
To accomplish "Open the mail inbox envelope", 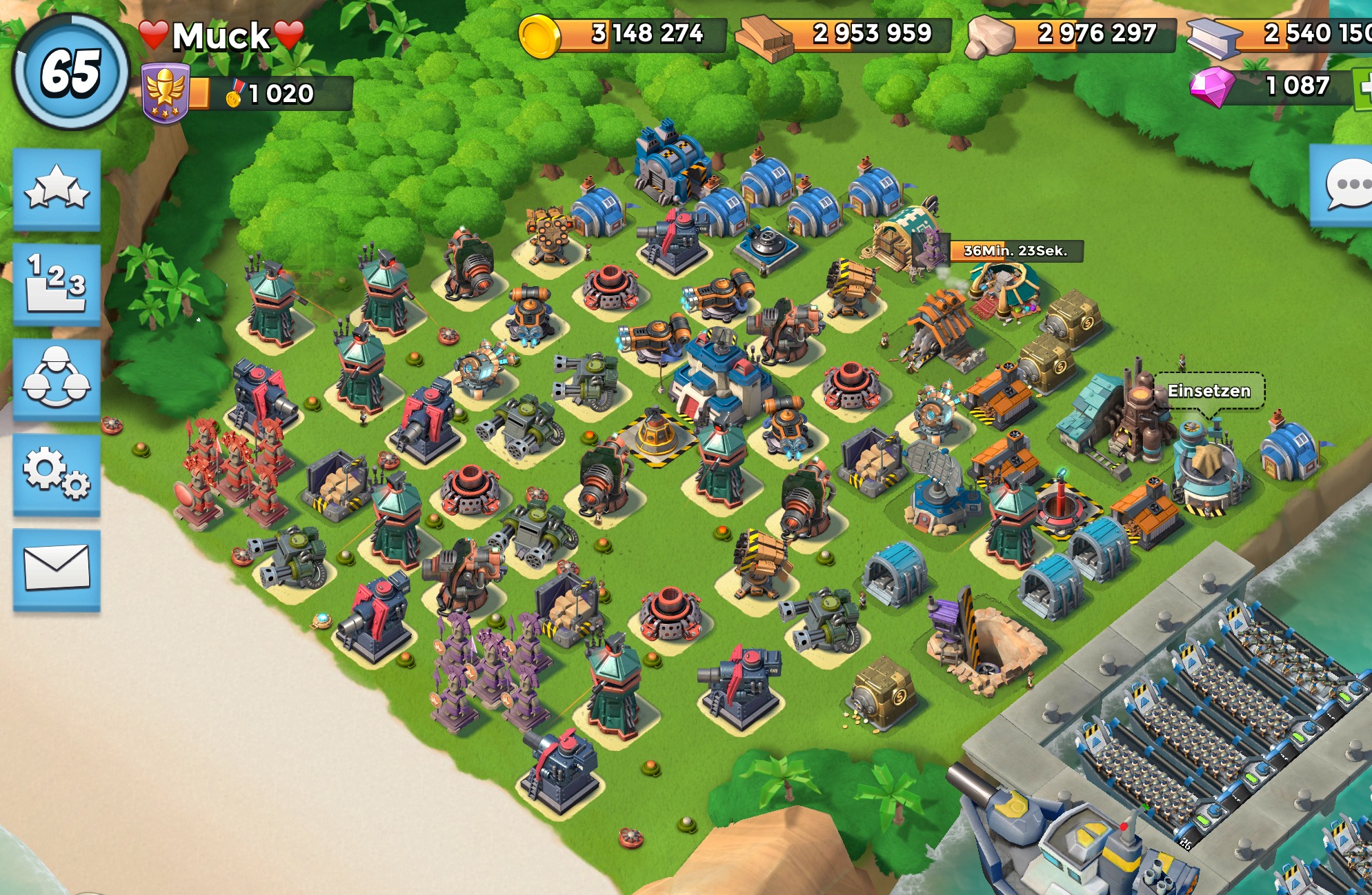I will (57, 567).
